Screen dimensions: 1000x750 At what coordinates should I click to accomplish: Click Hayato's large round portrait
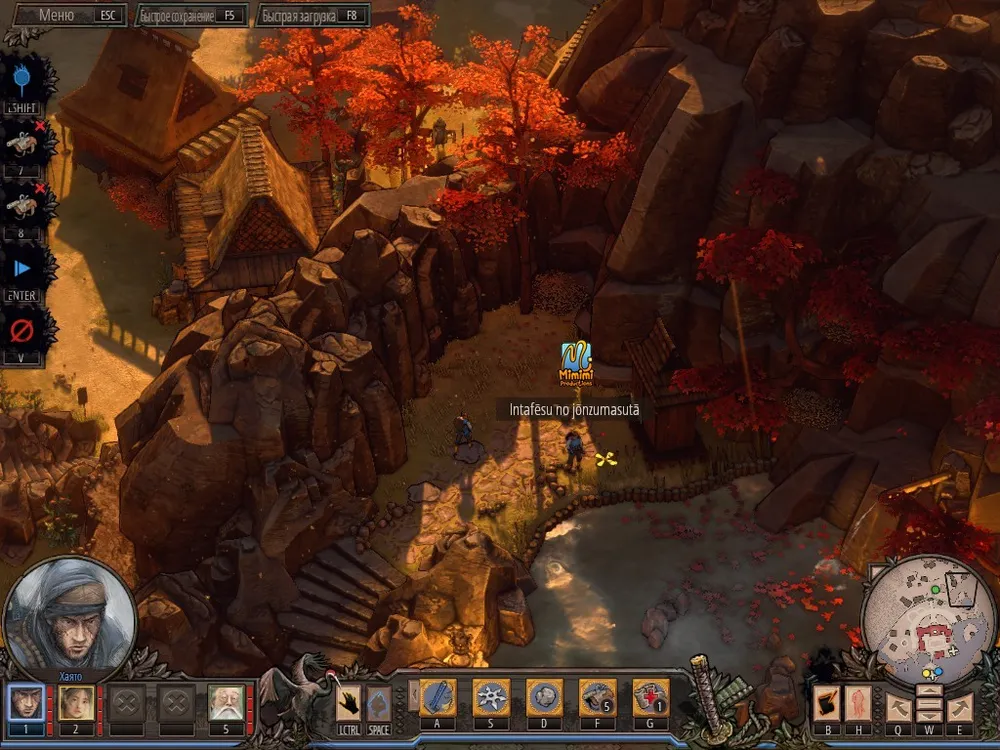click(69, 615)
